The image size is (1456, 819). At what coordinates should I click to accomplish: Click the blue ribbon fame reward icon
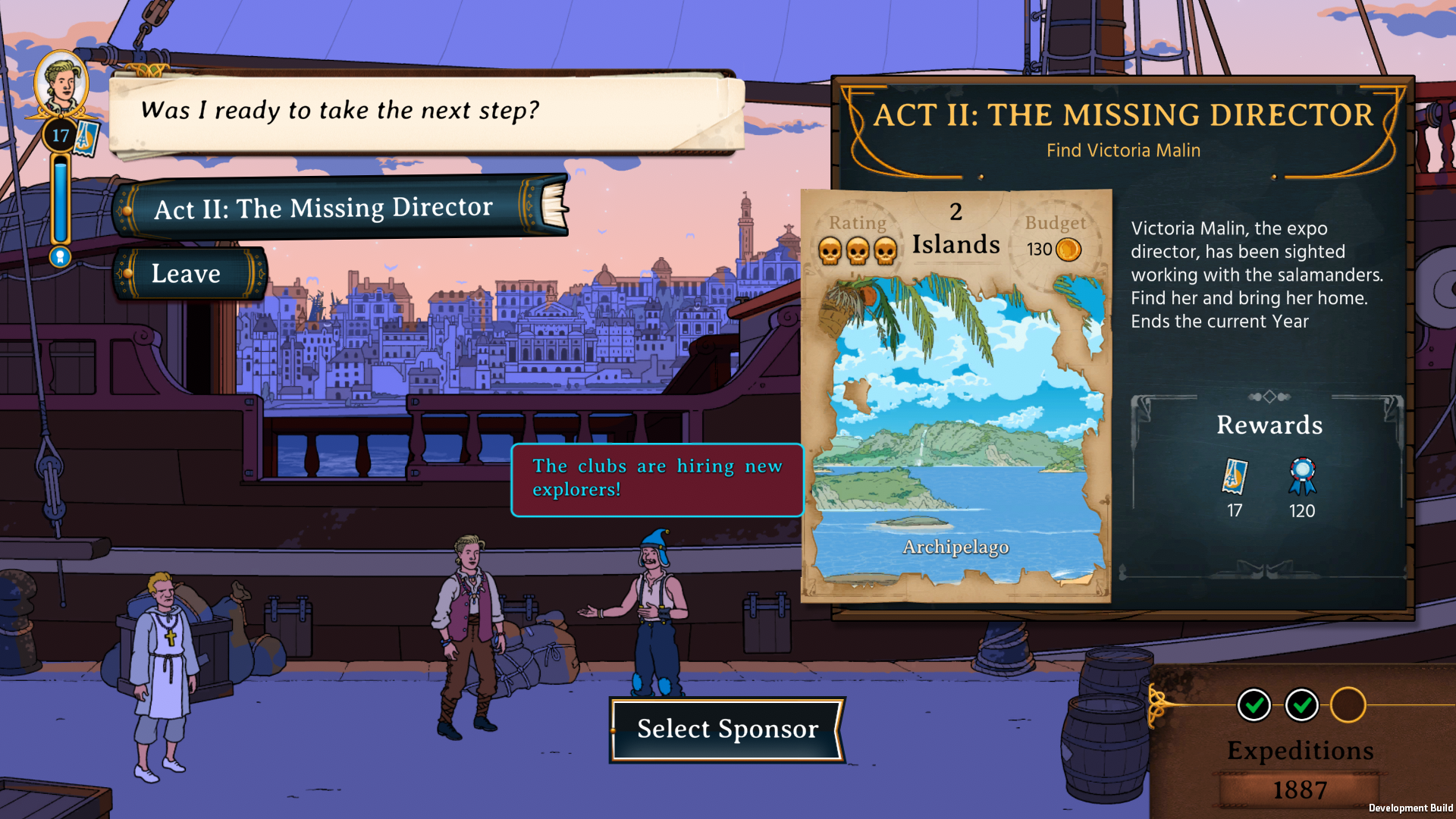pos(1302,477)
